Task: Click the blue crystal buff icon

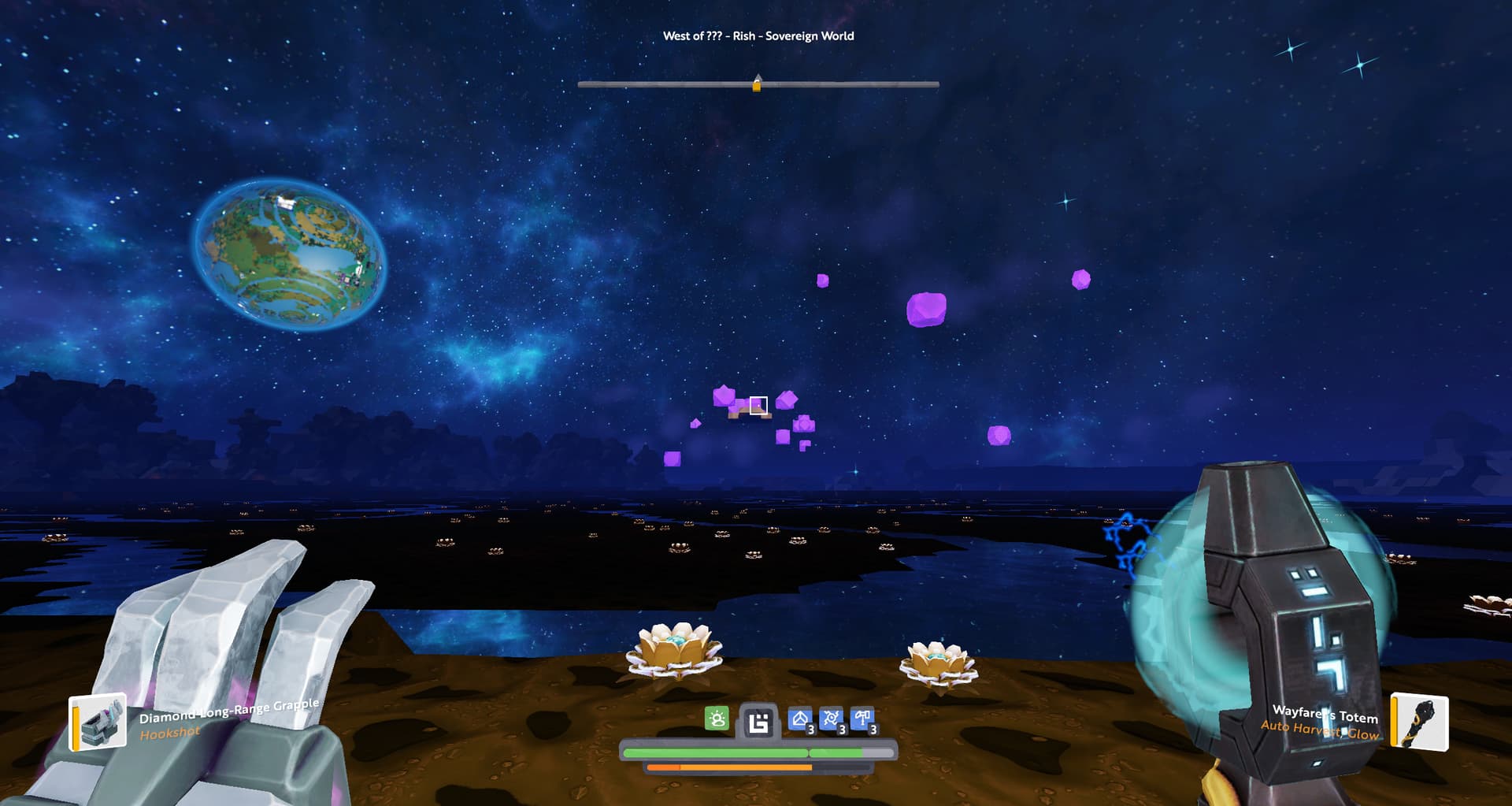Action: pos(800,719)
